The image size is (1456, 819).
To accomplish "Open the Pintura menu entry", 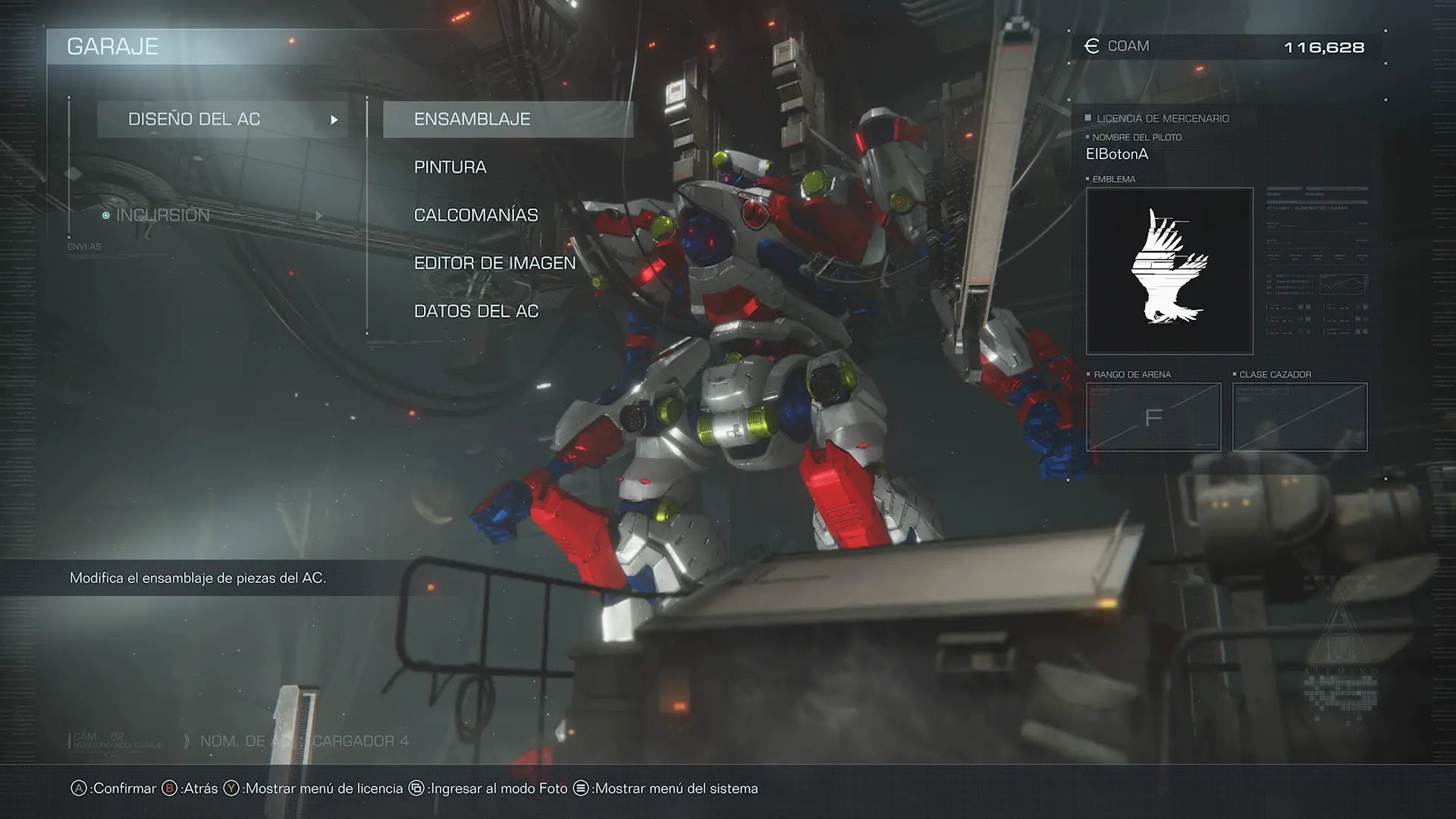I will tap(450, 167).
